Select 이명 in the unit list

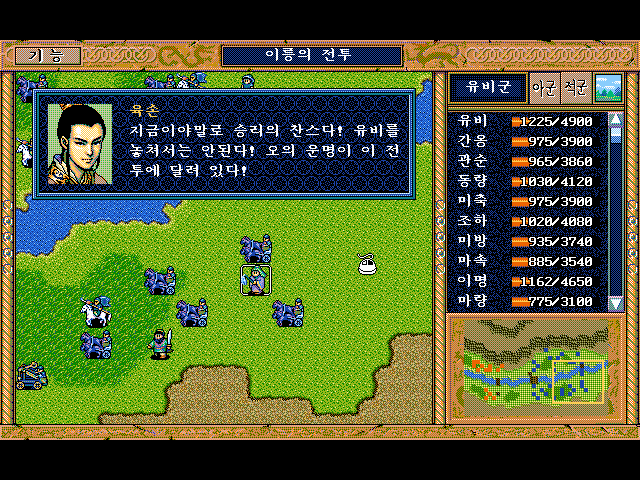(x=470, y=281)
